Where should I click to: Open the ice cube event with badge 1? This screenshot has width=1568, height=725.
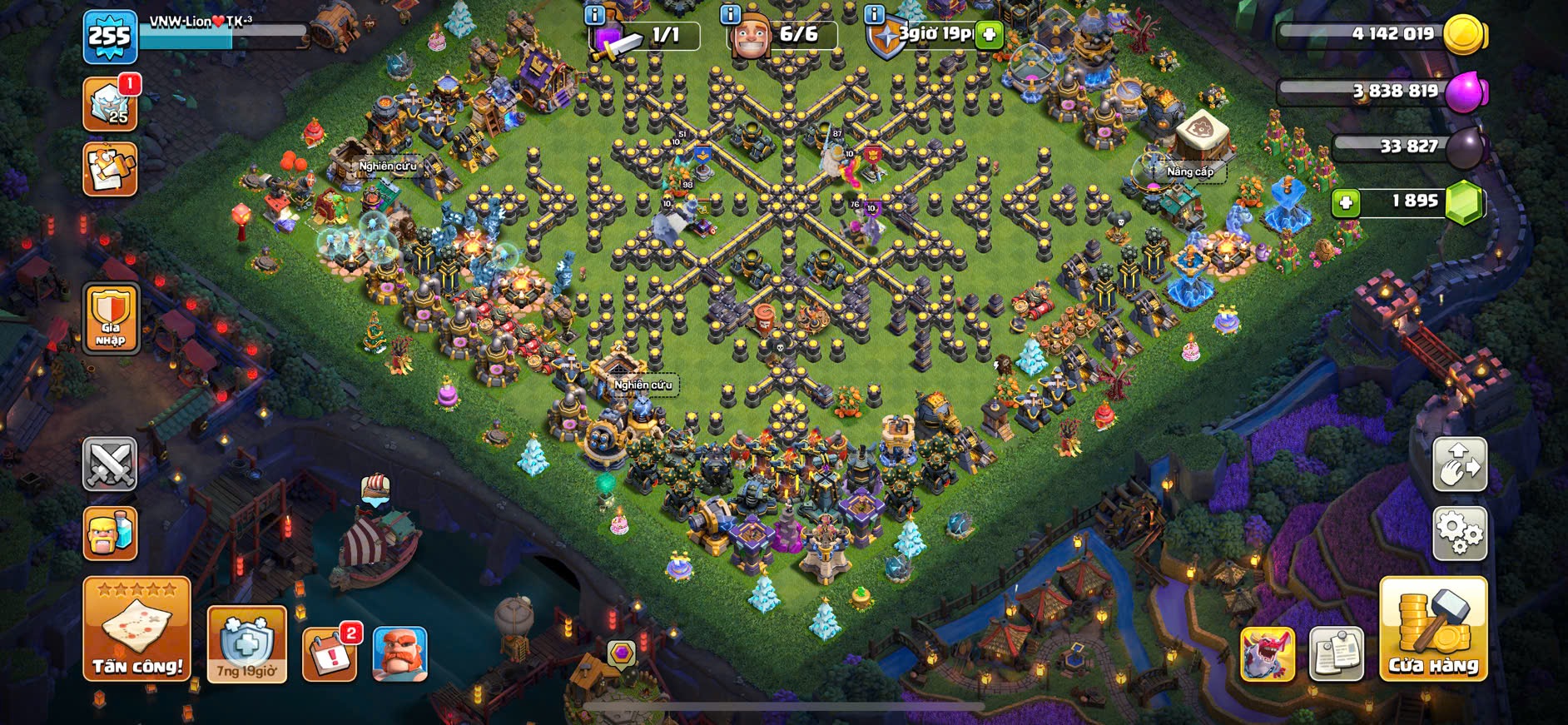[110, 104]
